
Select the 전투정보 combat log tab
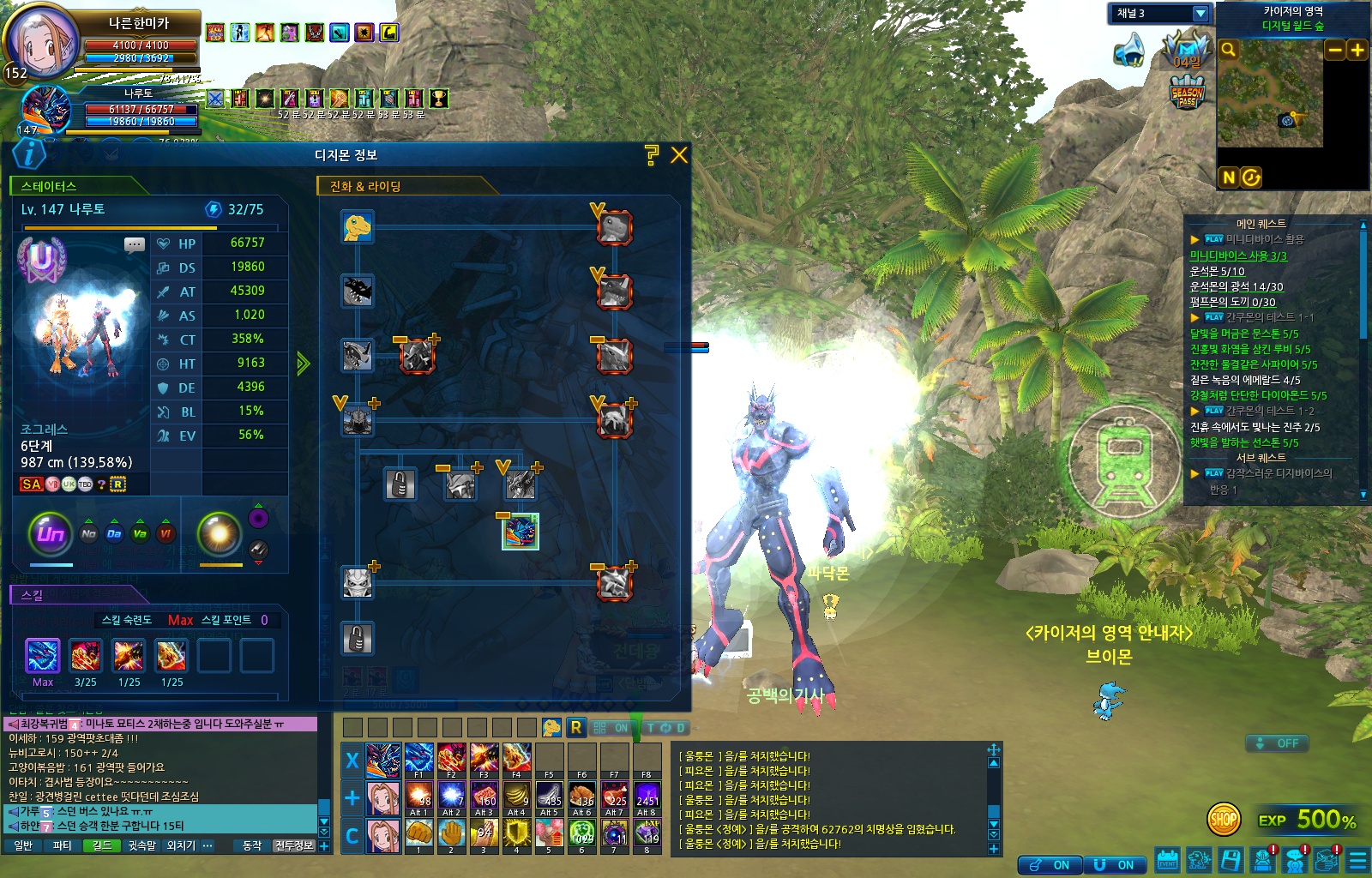294,846
